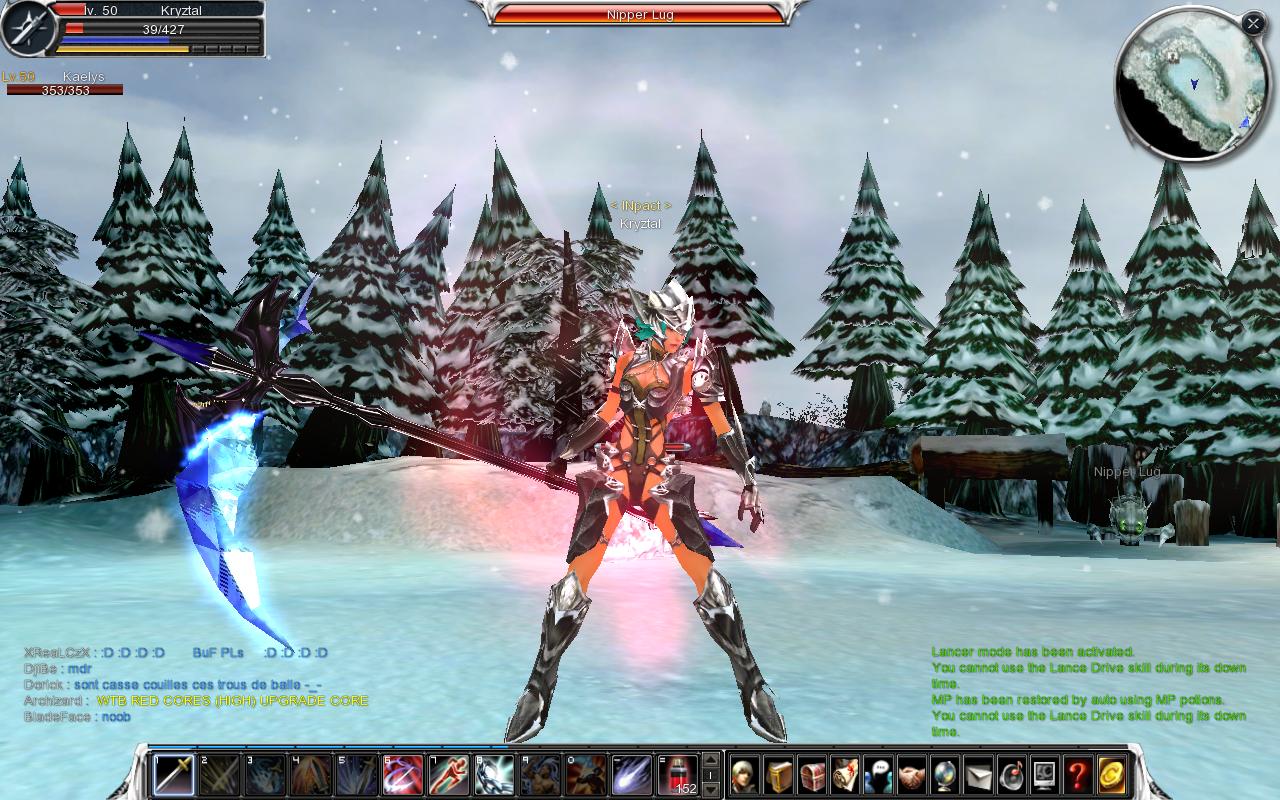Open the speaker and music note icon

tap(1011, 775)
